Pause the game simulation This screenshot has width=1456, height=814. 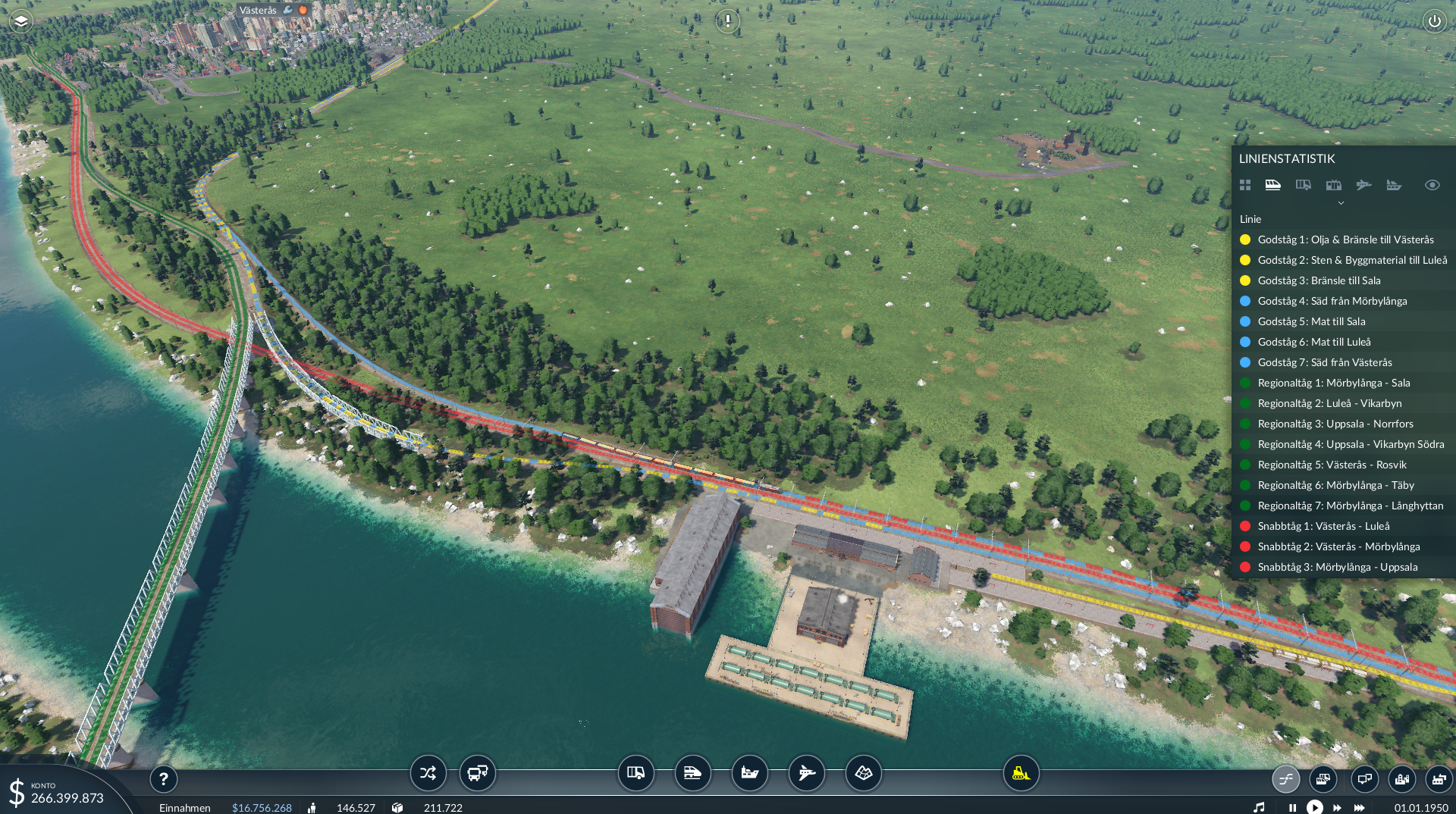pos(1292,808)
